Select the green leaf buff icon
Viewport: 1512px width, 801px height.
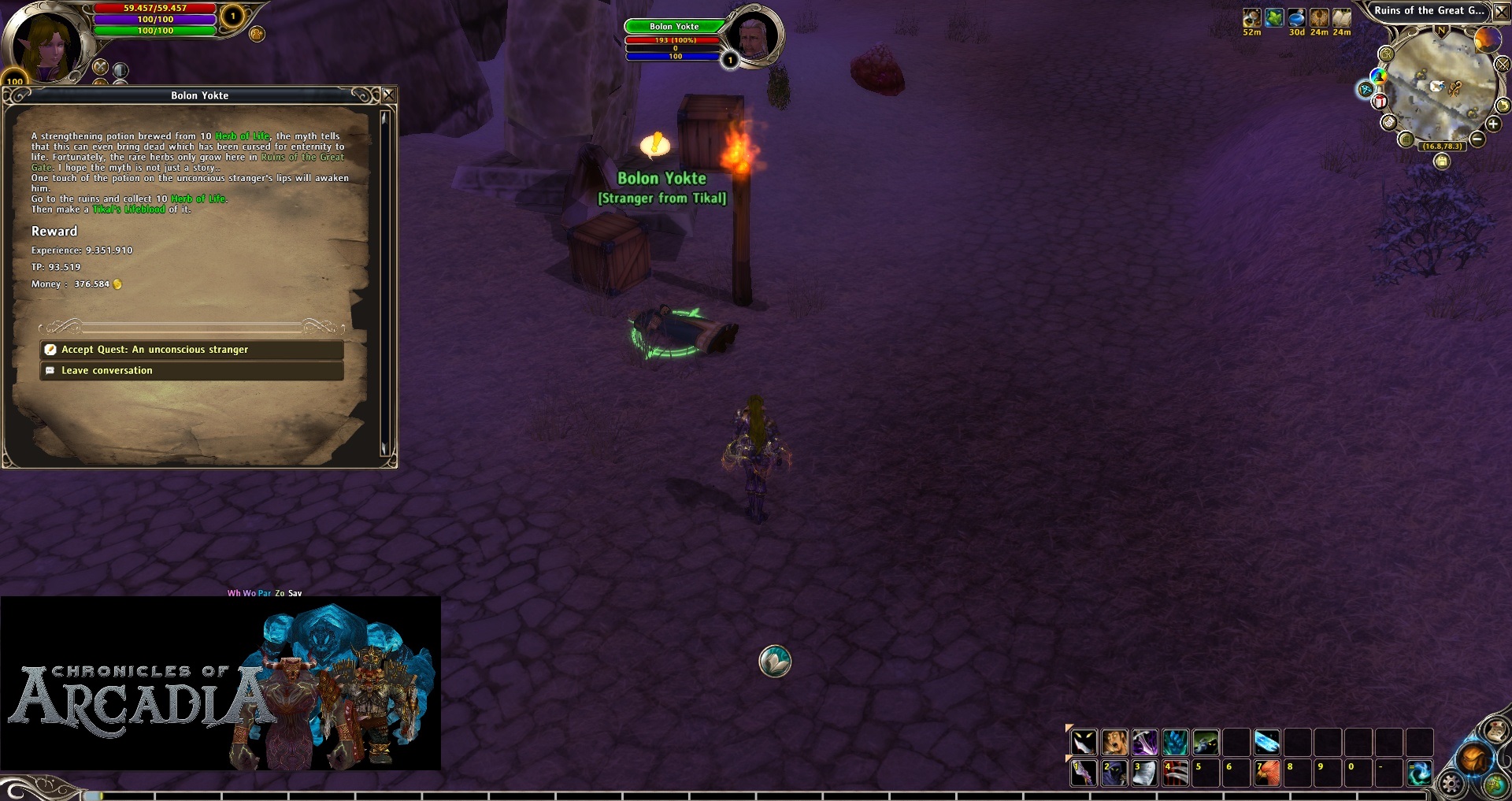coord(1274,17)
